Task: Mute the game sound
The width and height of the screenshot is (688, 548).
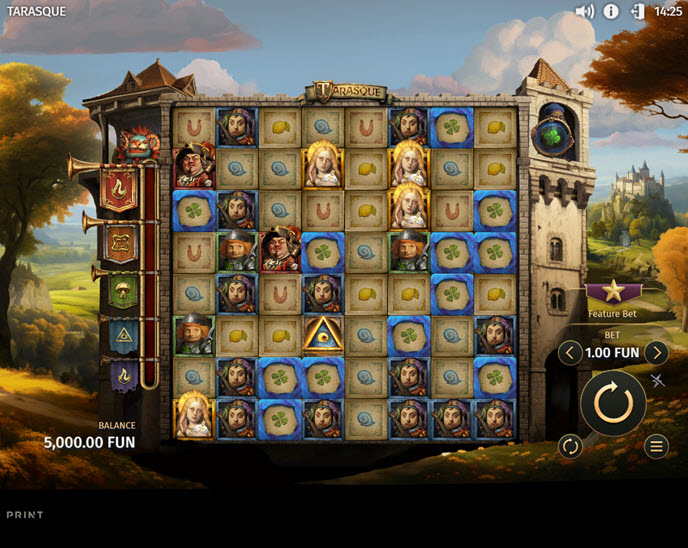Action: tap(585, 12)
